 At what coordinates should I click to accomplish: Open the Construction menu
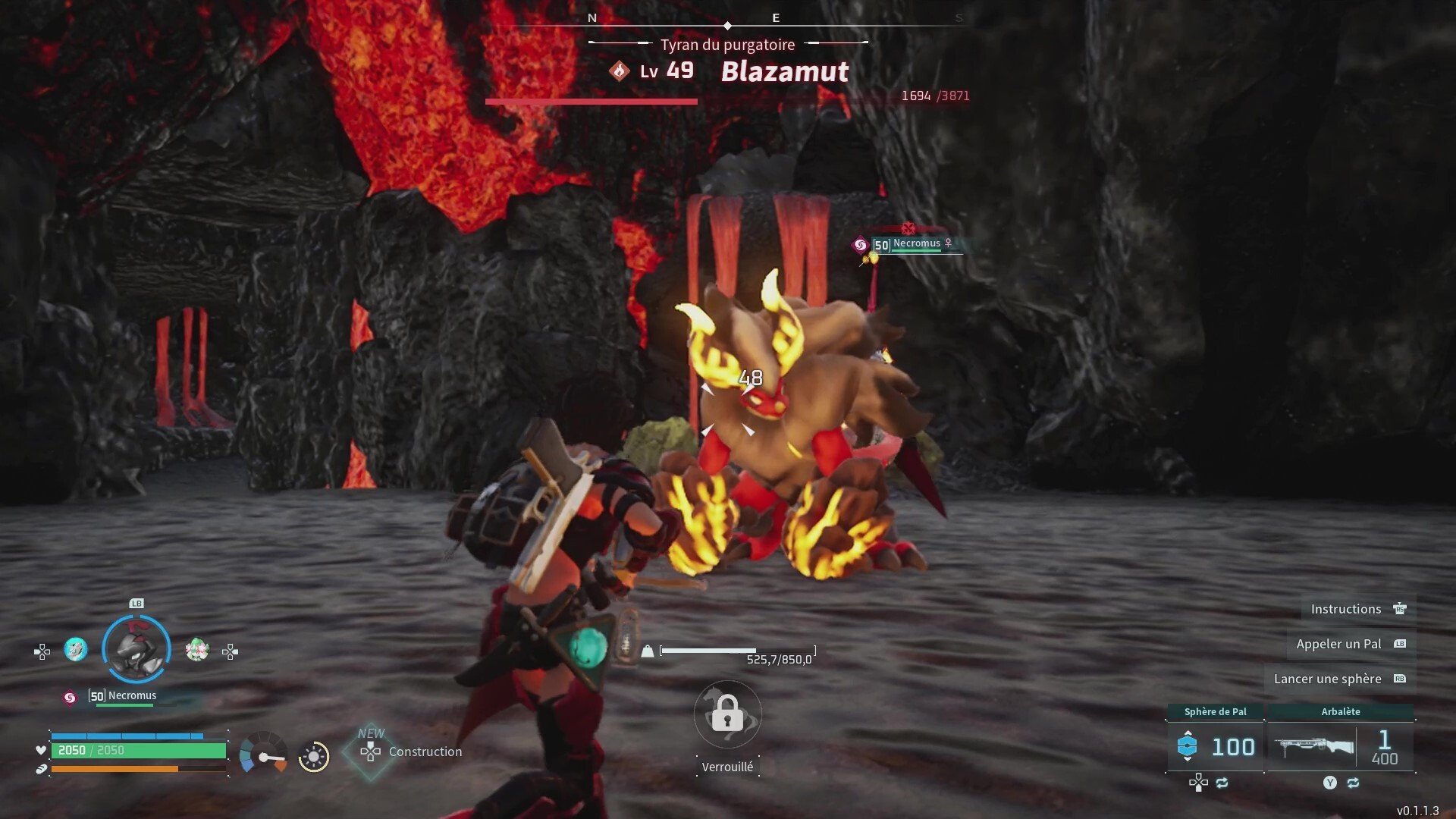[x=409, y=752]
